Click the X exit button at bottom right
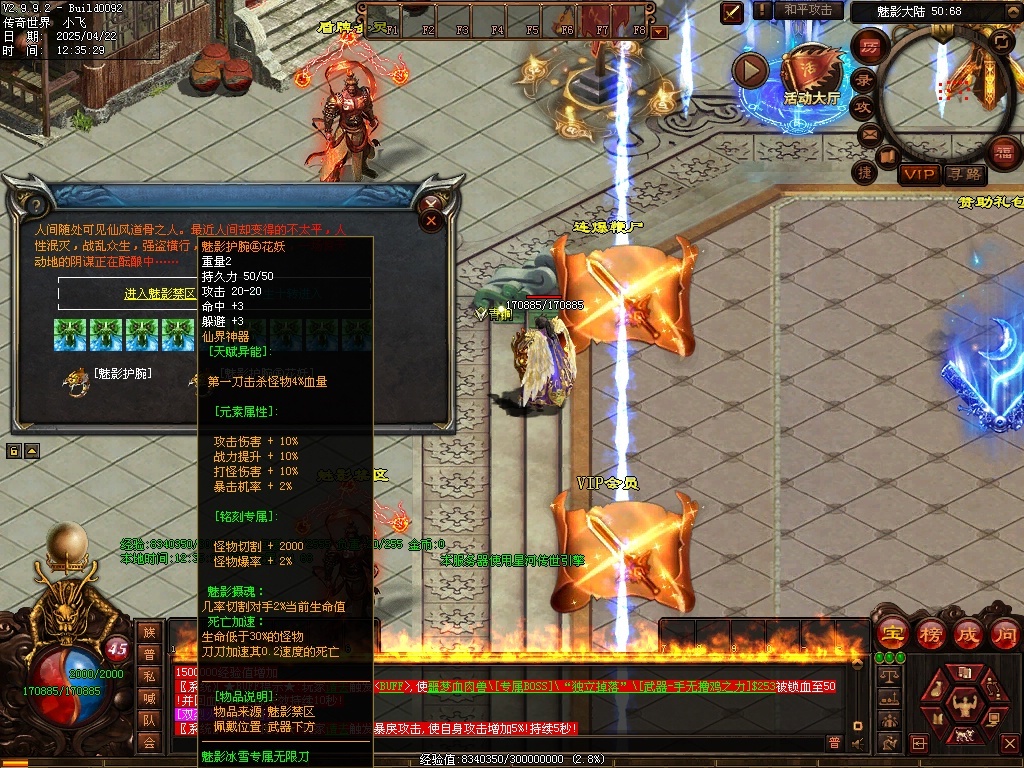 coord(1008,744)
